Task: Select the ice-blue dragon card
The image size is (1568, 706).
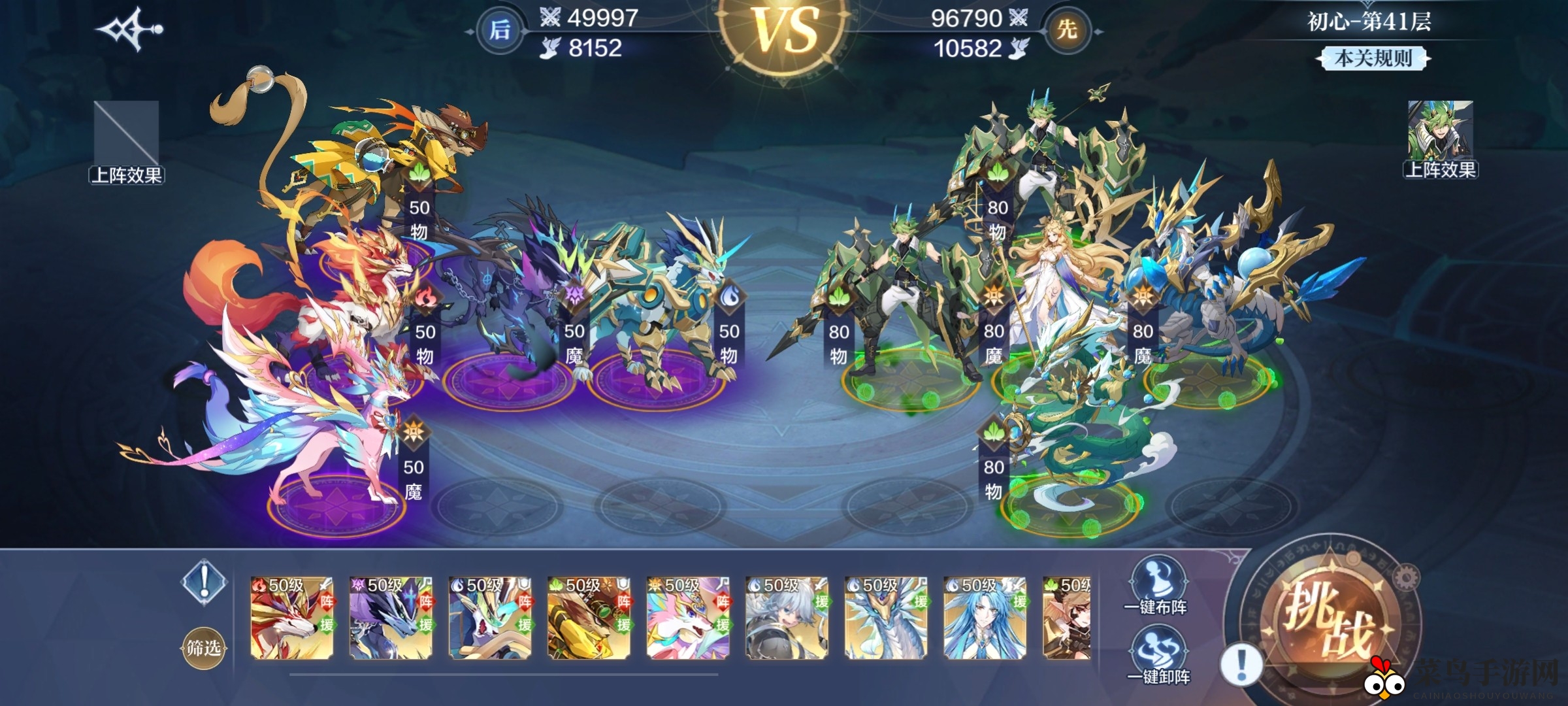Action: pos(886,617)
